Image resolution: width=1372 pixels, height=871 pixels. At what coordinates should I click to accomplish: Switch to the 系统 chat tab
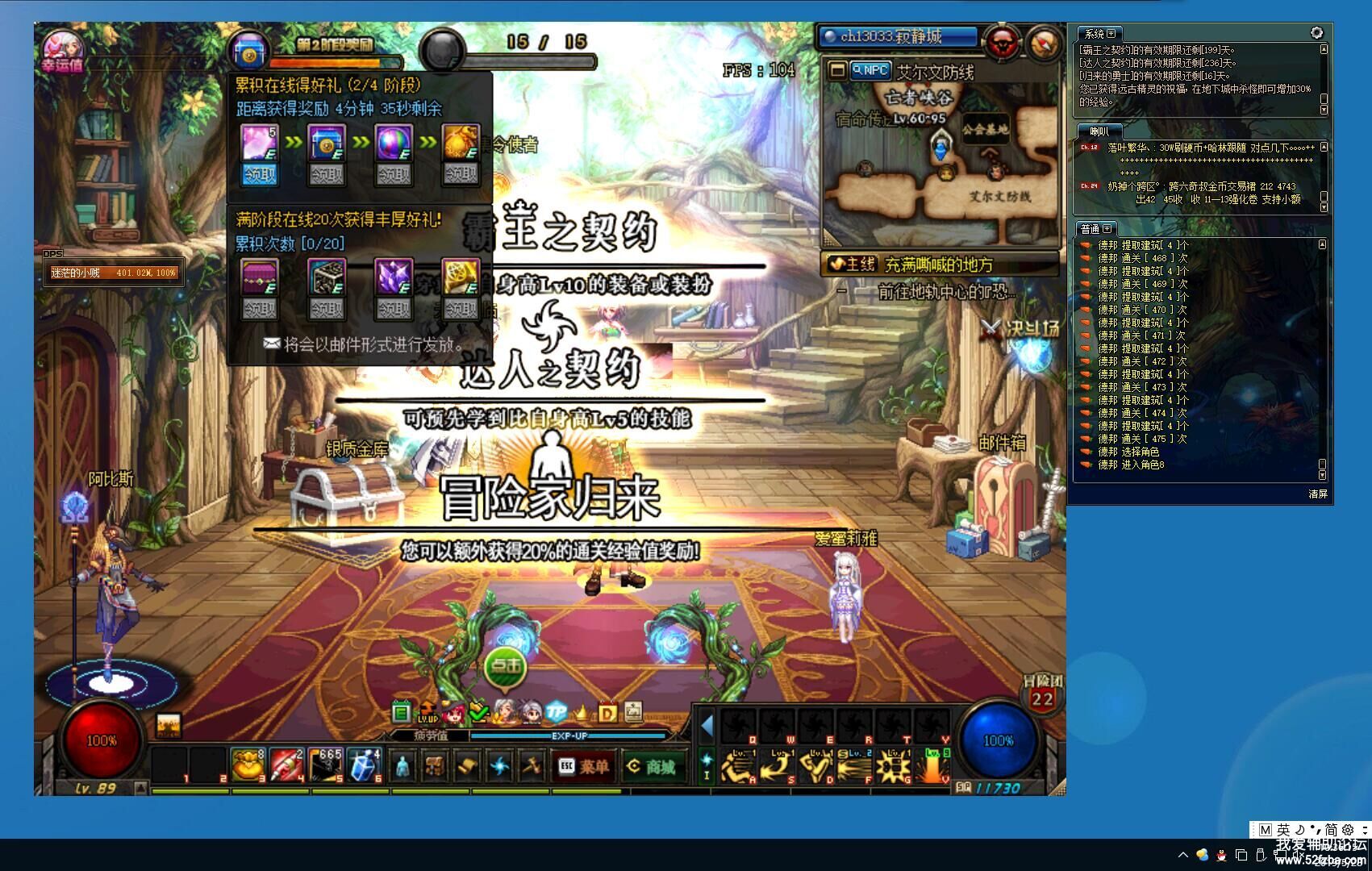tap(1099, 34)
